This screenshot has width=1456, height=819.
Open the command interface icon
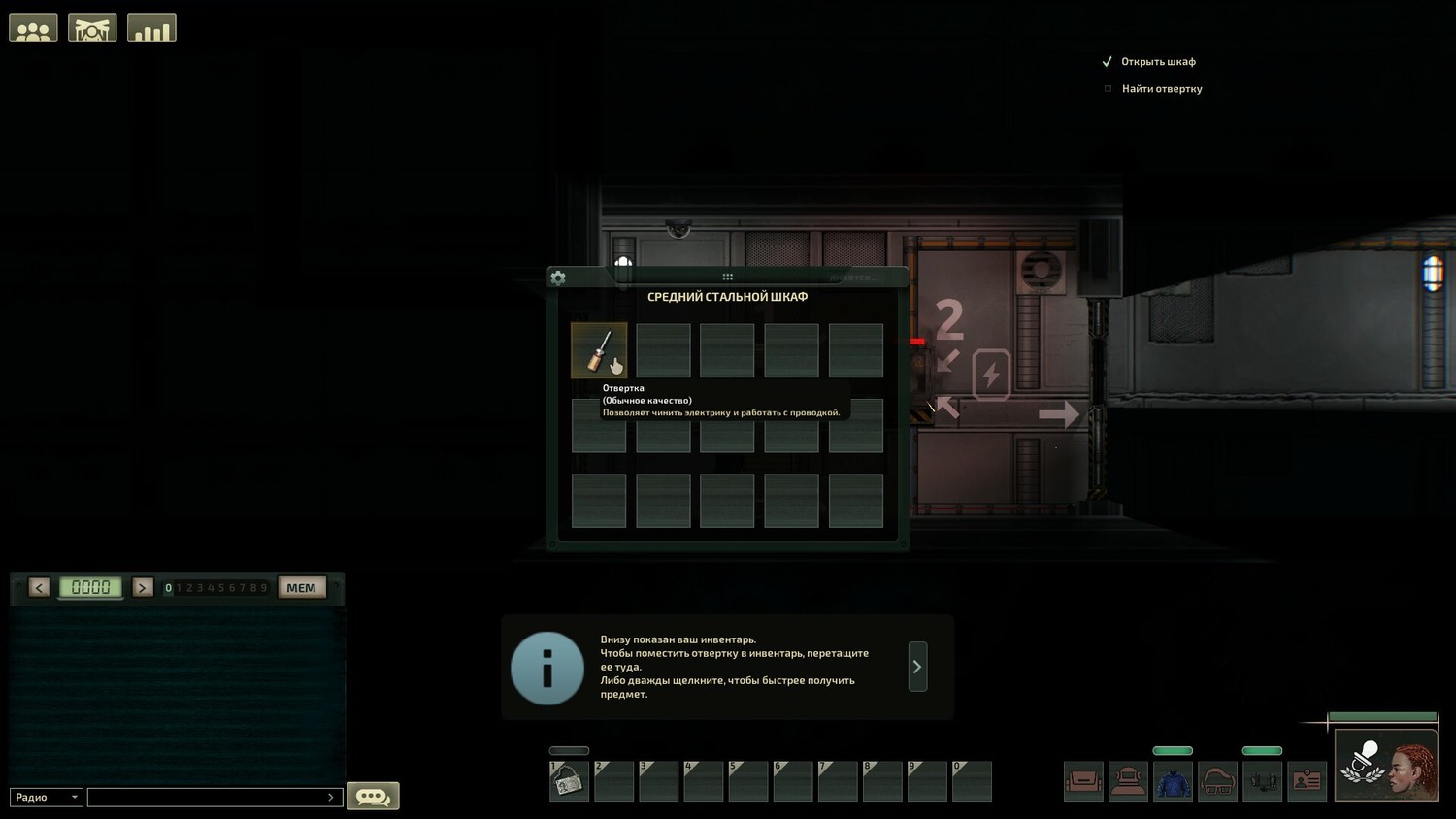[x=92, y=28]
